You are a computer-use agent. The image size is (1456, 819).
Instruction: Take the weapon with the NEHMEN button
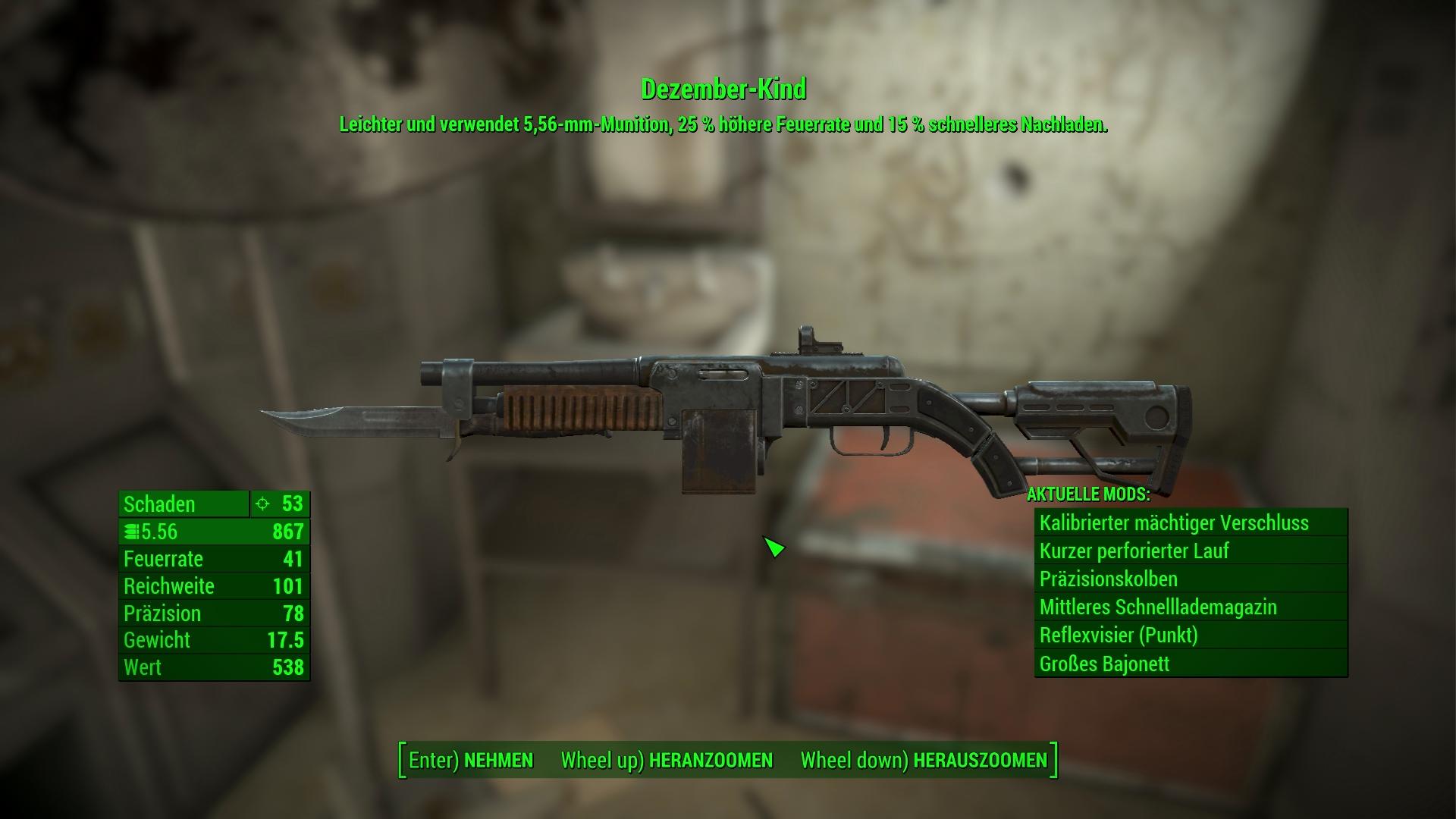click(471, 761)
